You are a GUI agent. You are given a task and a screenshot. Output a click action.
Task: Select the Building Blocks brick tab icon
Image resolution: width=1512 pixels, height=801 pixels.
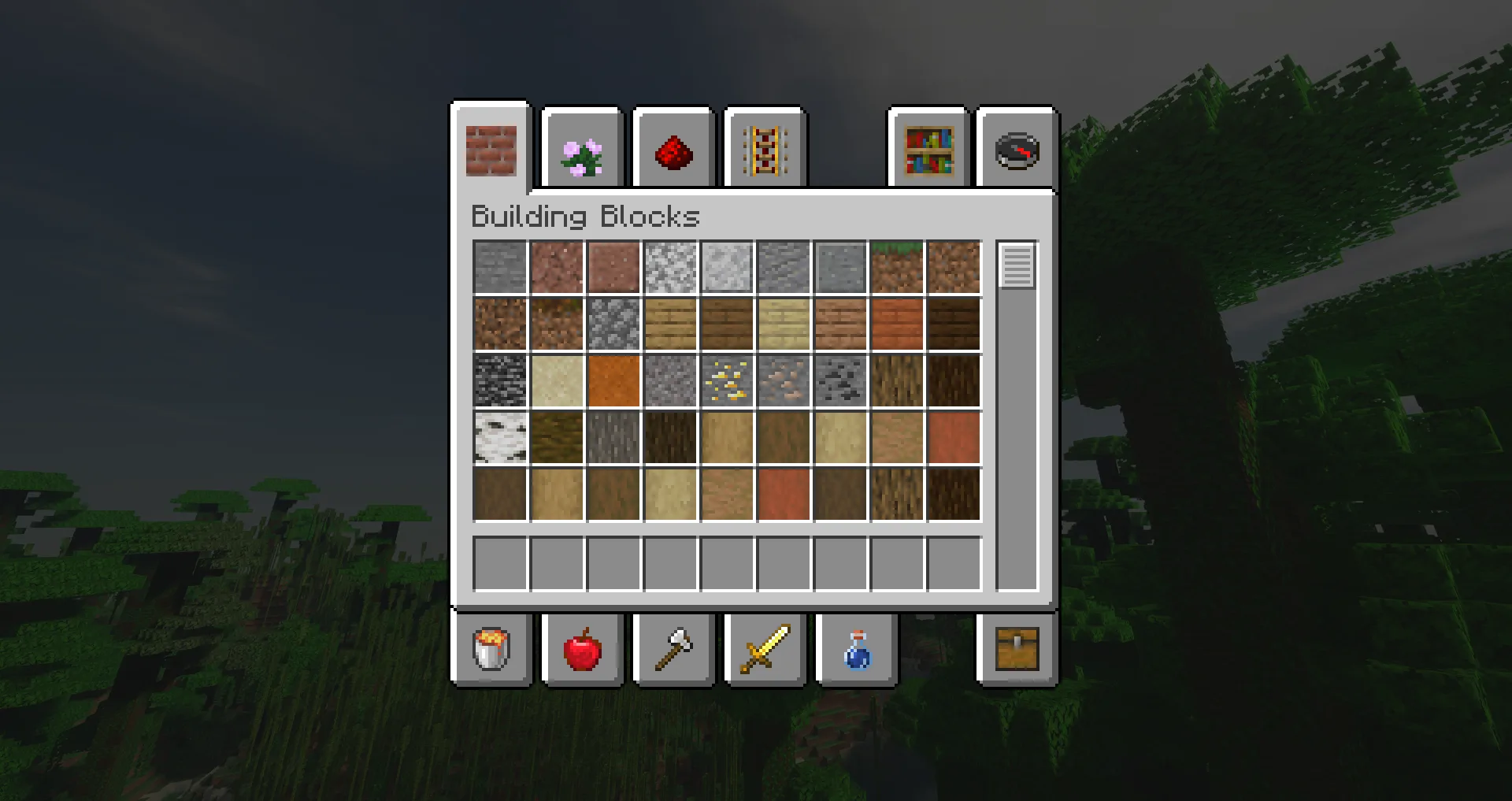click(491, 148)
